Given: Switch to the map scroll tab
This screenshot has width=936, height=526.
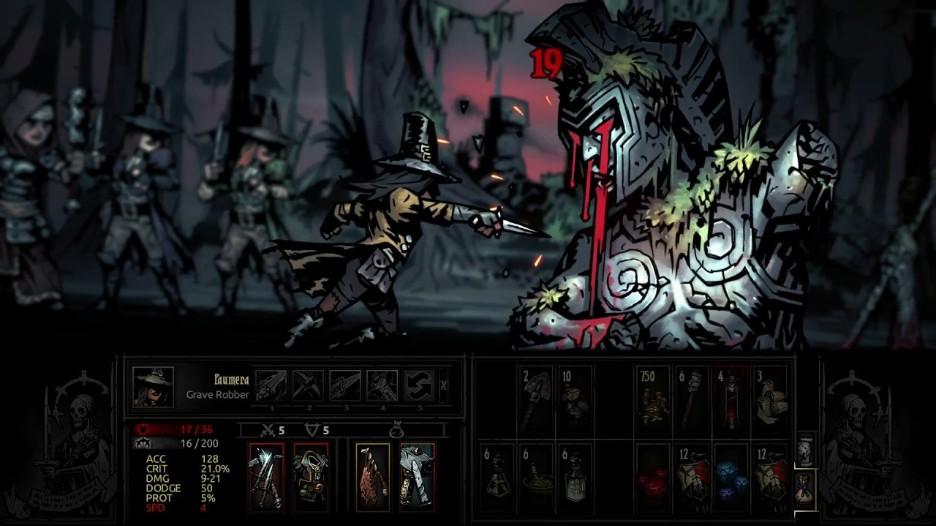Looking at the screenshot, I should point(805,449).
